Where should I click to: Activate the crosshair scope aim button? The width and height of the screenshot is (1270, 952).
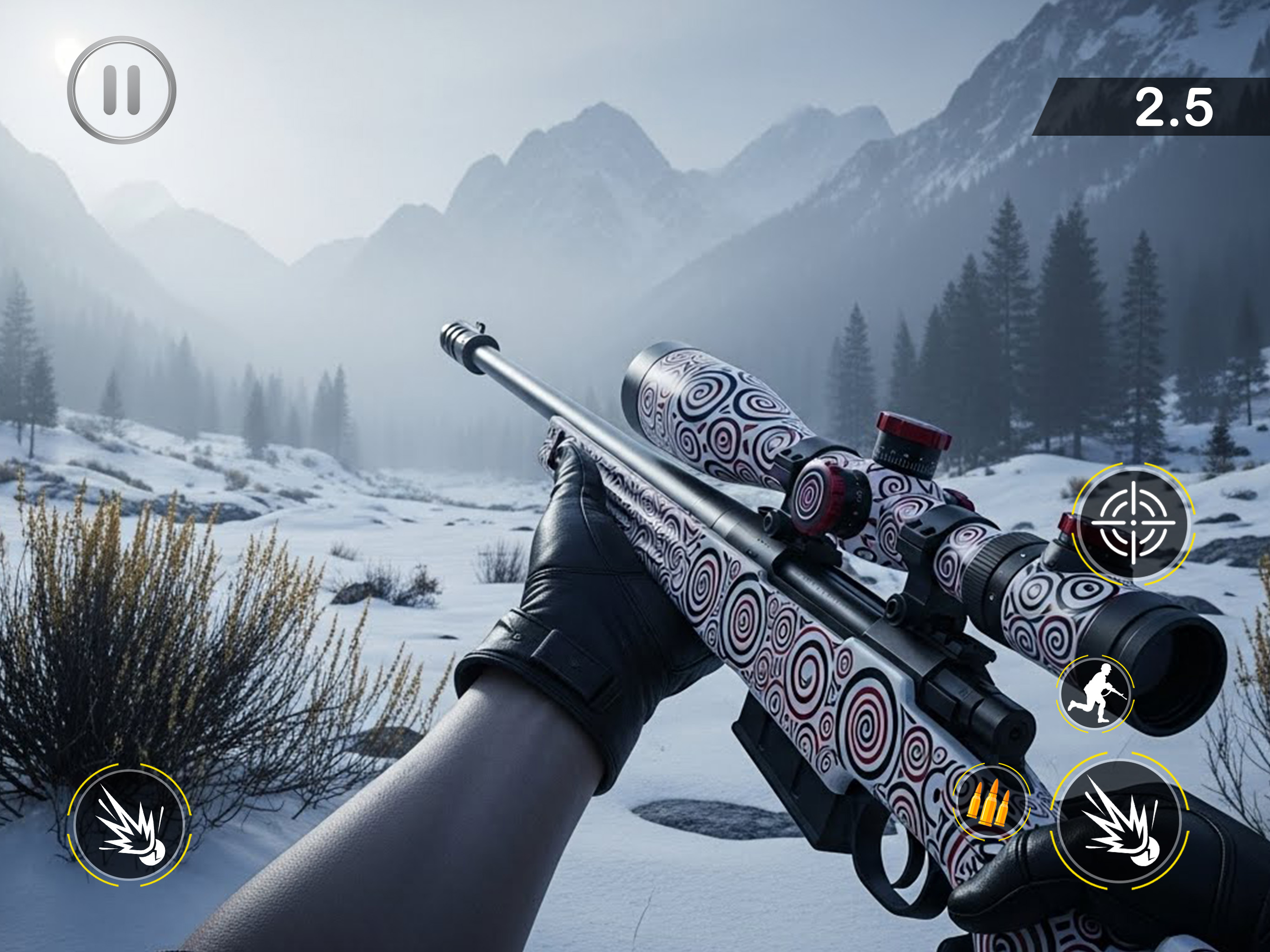coord(1133,523)
